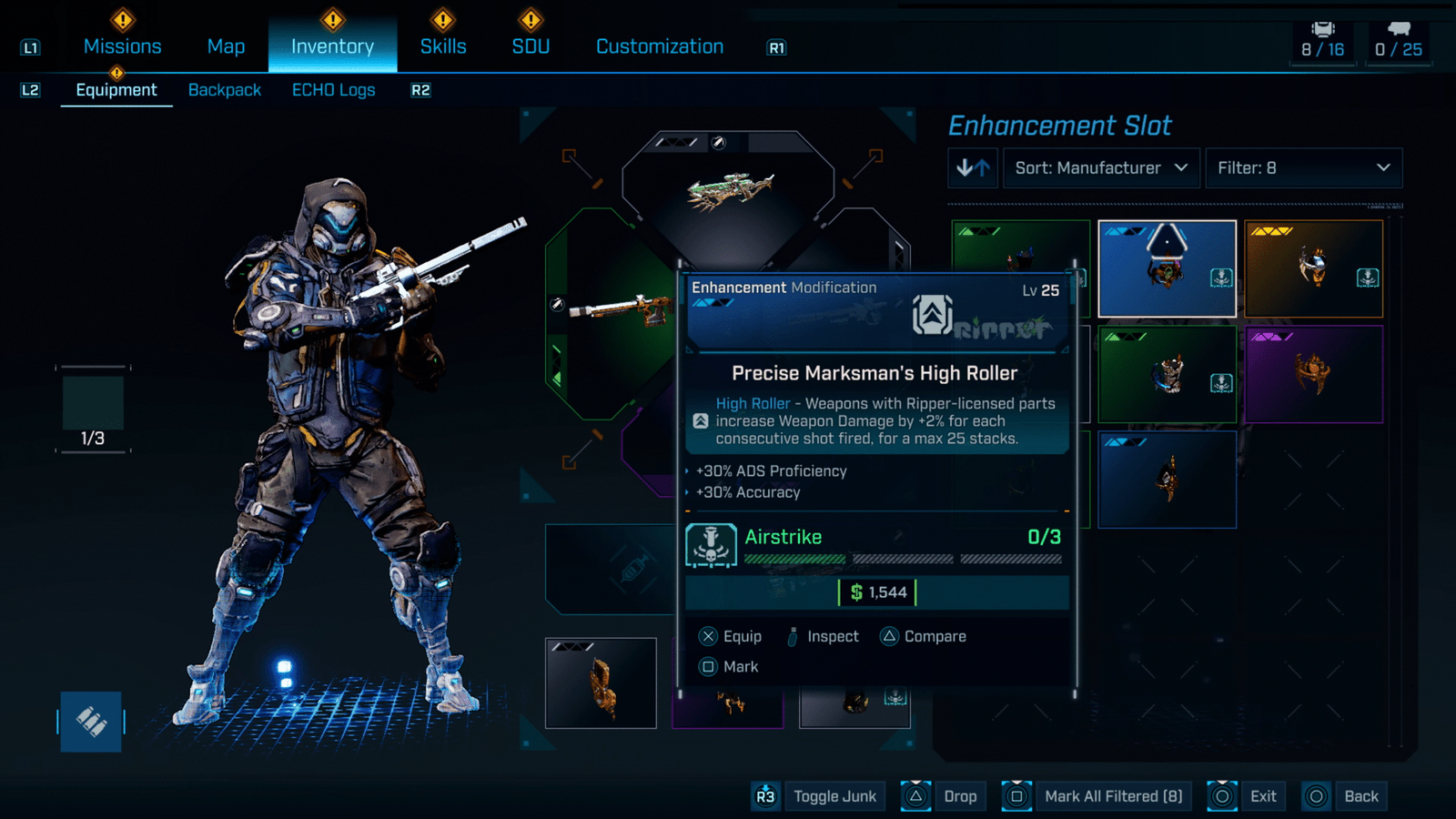Open the Filter: 8 dropdown
1456x819 pixels.
(x=1303, y=168)
